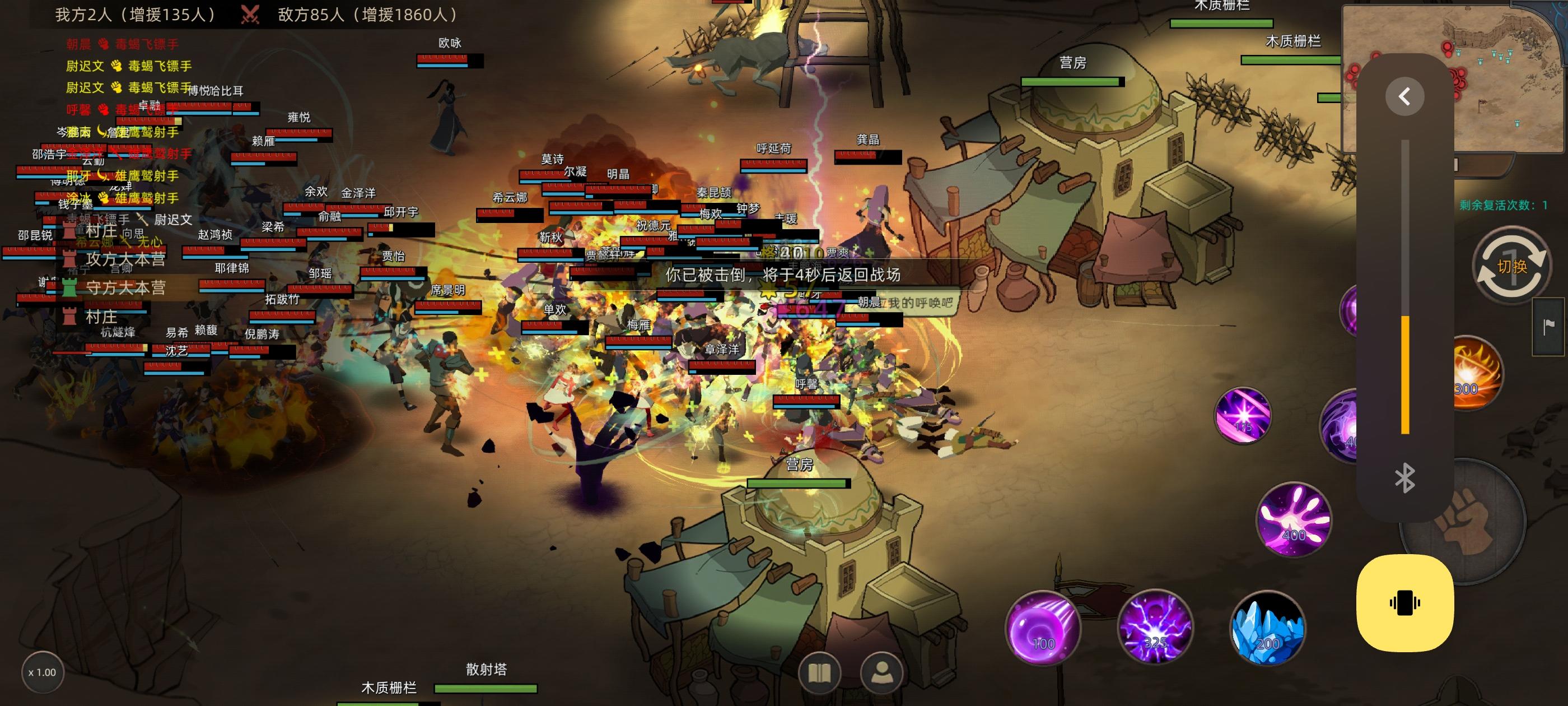Activate the purple hand skill costing 400

pyautogui.click(x=1294, y=519)
